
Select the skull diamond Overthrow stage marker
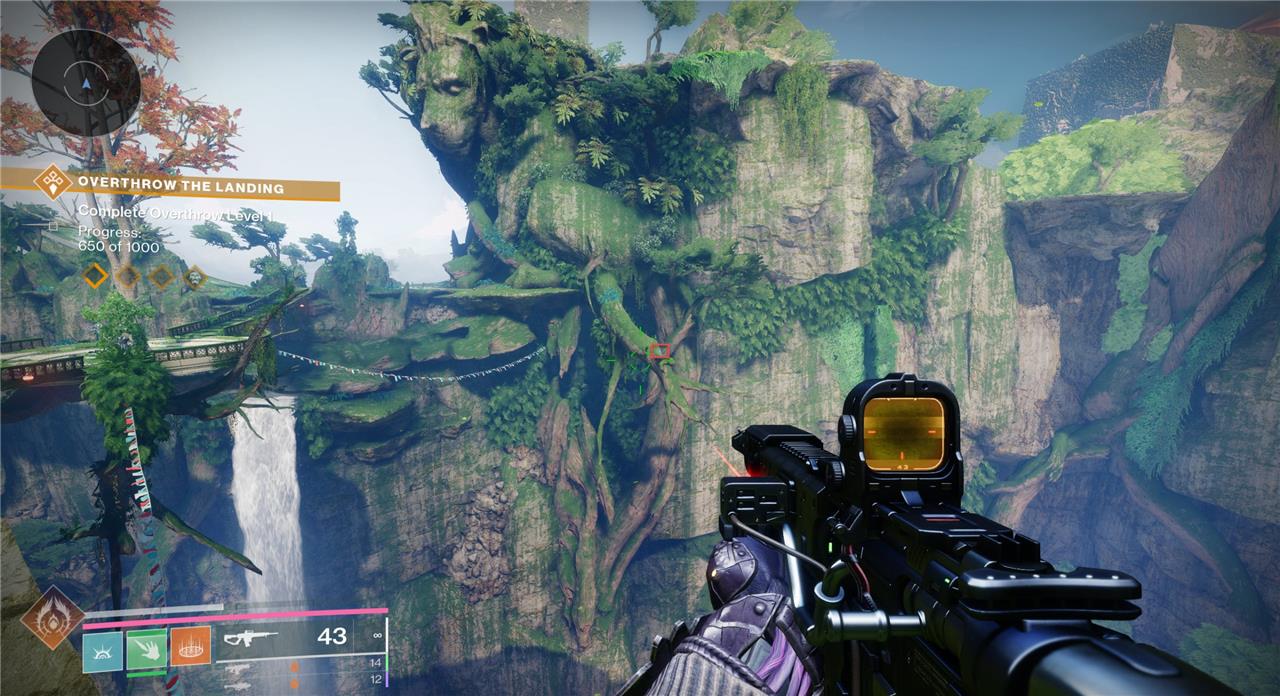pos(194,276)
